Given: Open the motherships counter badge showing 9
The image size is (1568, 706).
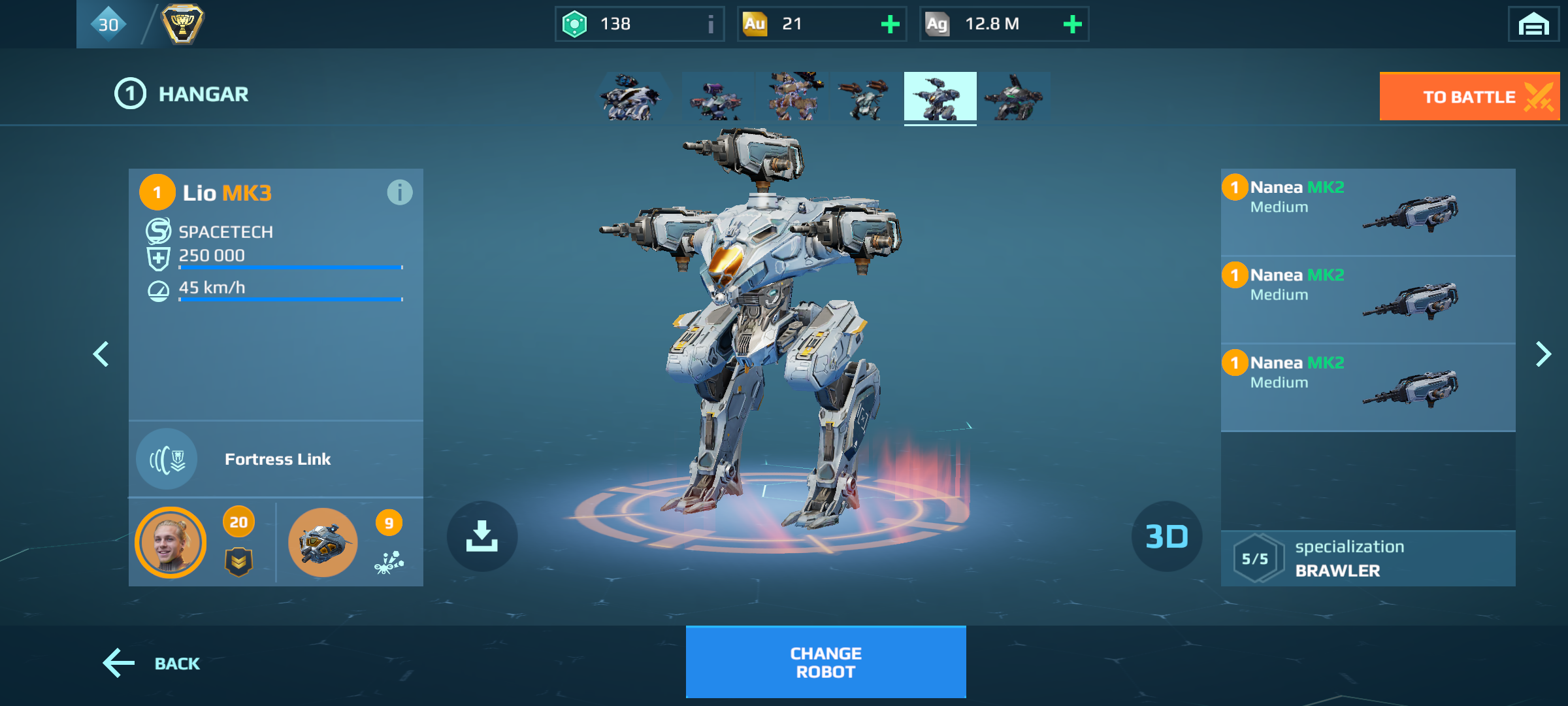Looking at the screenshot, I should pyautogui.click(x=388, y=523).
